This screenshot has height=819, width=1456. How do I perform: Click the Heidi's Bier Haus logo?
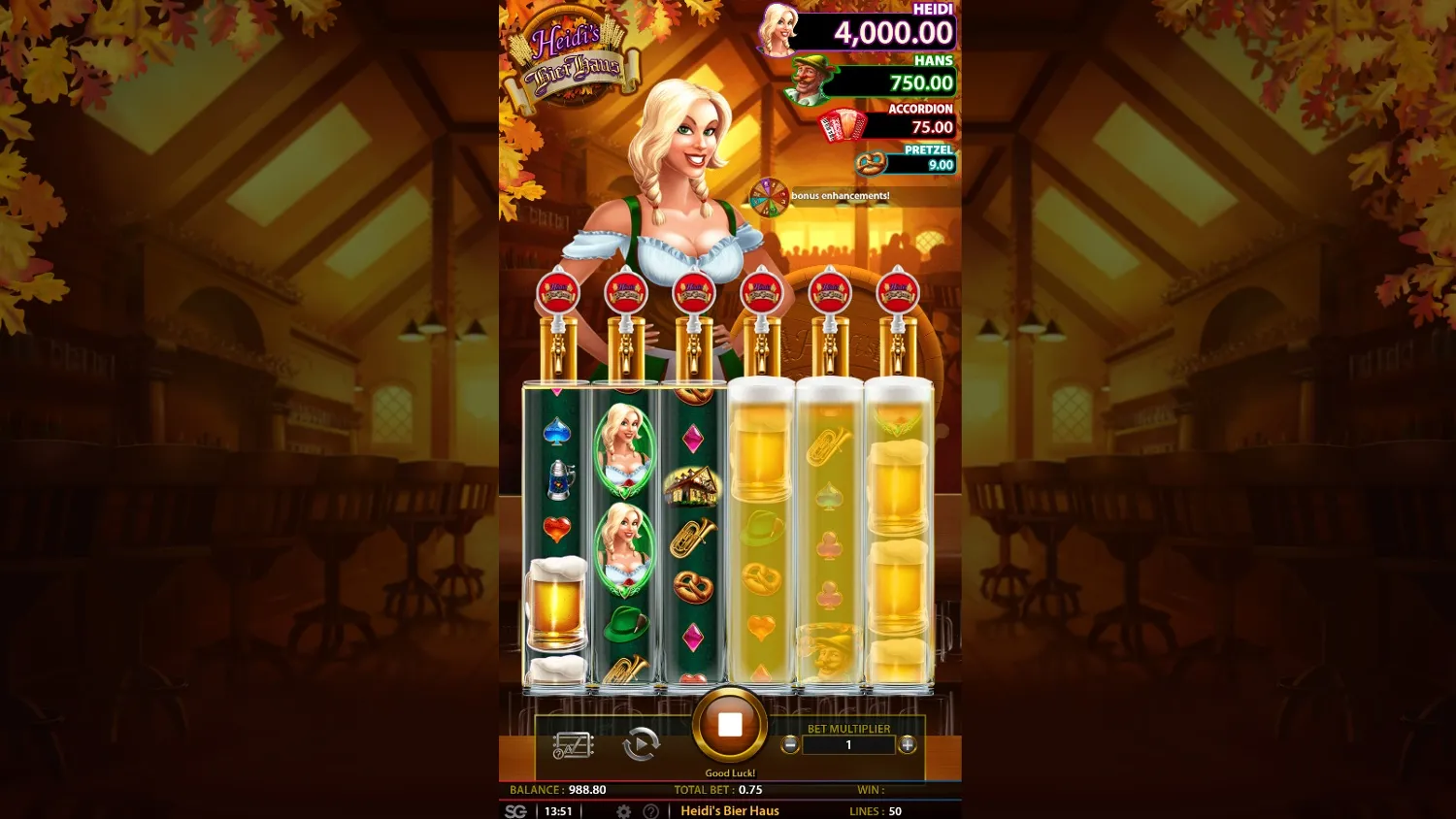coord(575,53)
